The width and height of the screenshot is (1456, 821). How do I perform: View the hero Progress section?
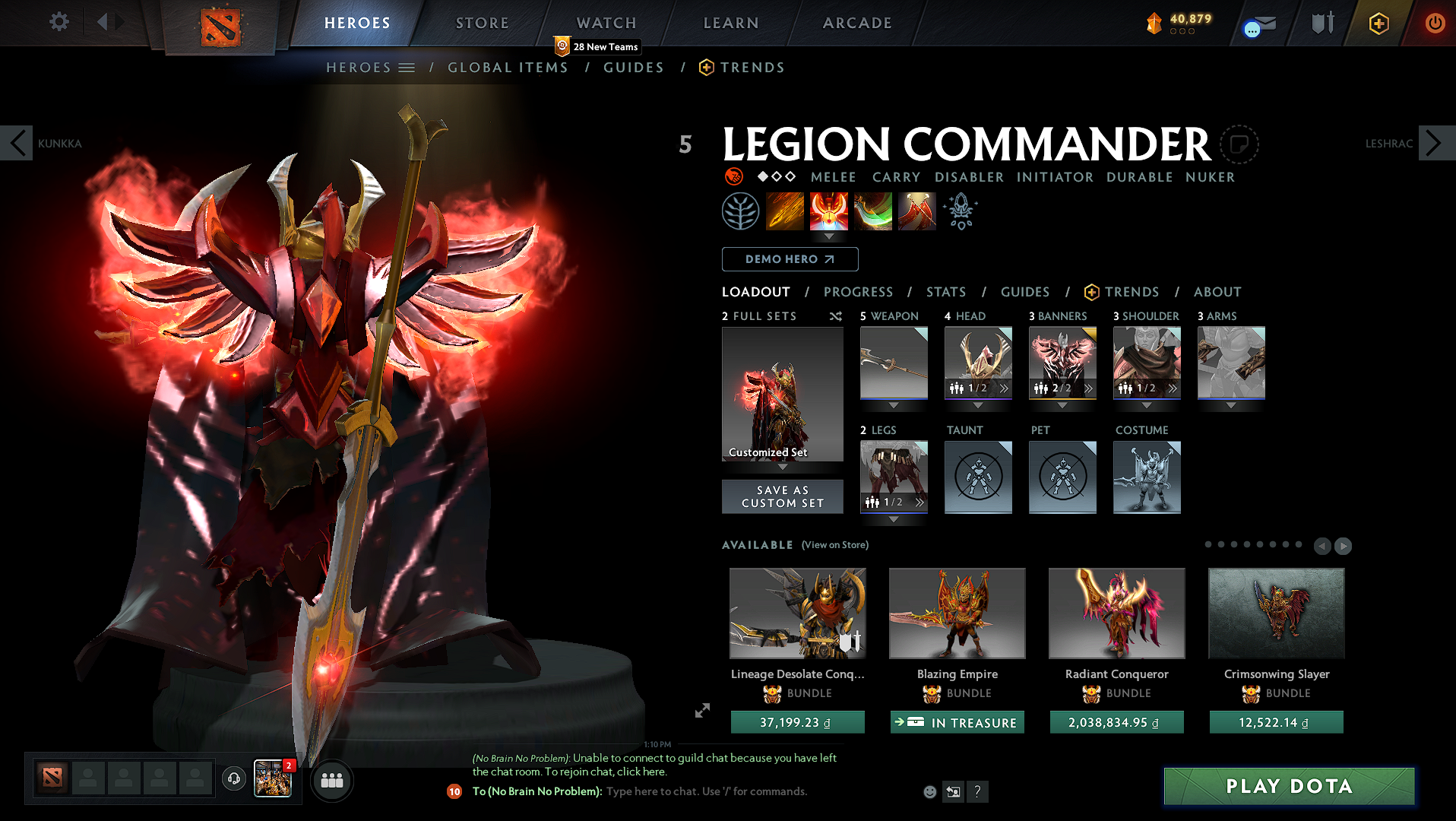pyautogui.click(x=858, y=292)
